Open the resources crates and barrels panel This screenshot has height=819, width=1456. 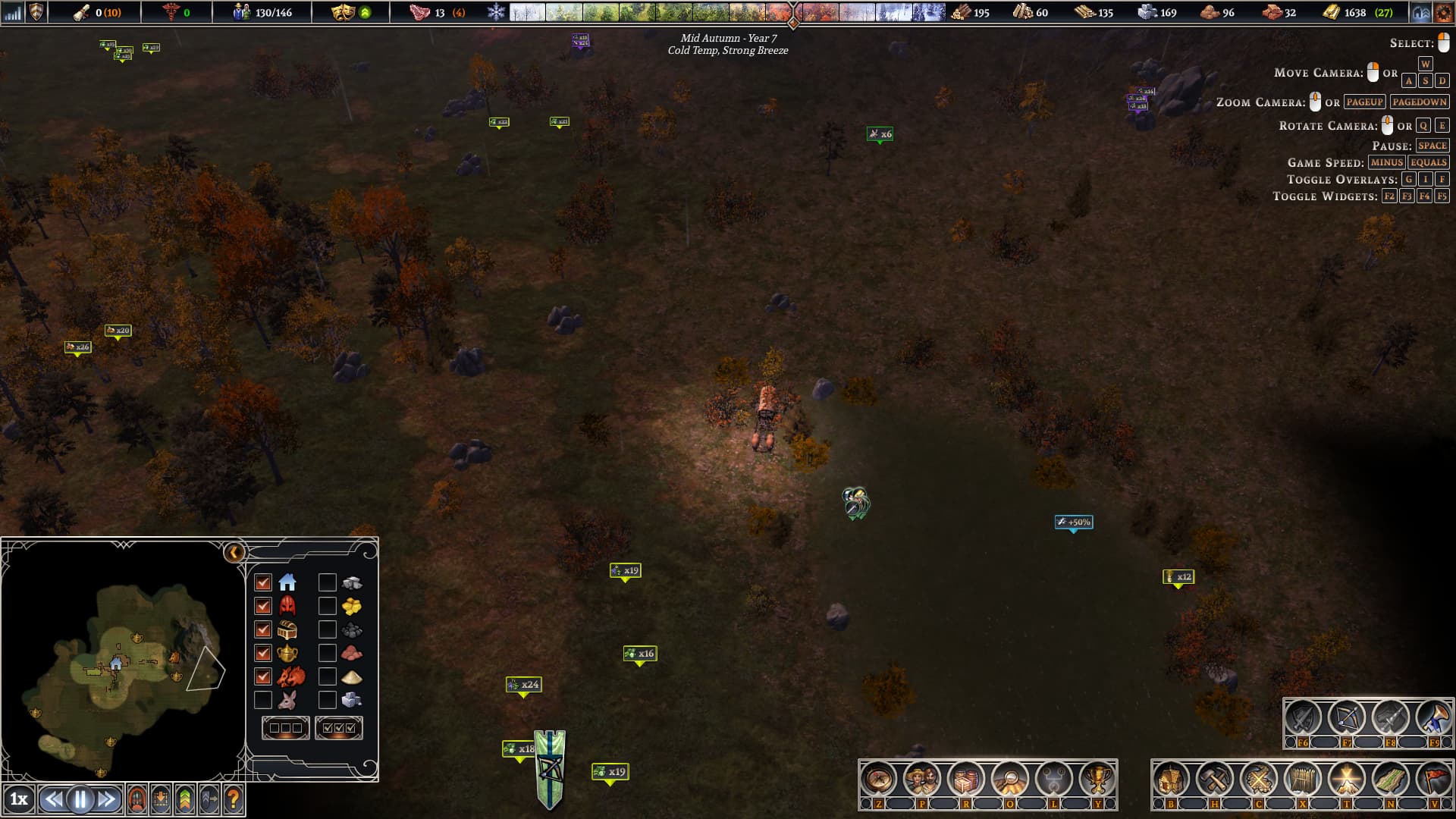pyautogui.click(x=965, y=779)
